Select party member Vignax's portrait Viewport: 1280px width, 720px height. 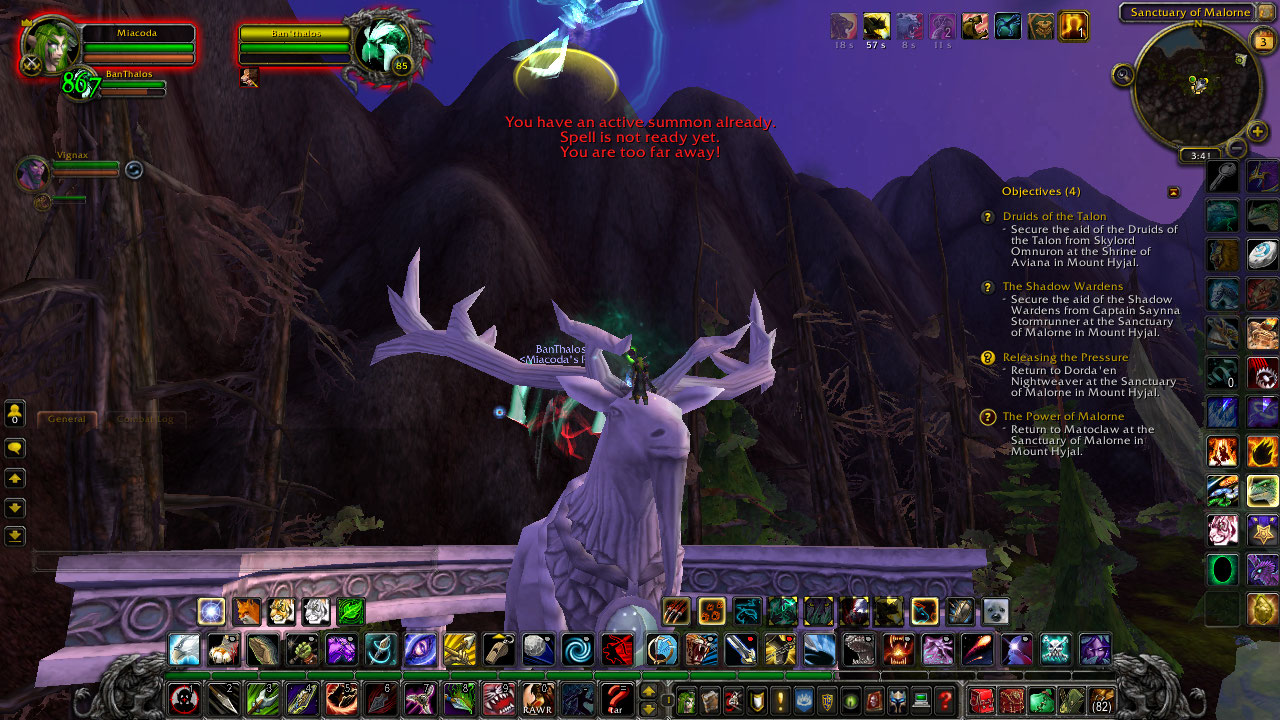click(32, 173)
